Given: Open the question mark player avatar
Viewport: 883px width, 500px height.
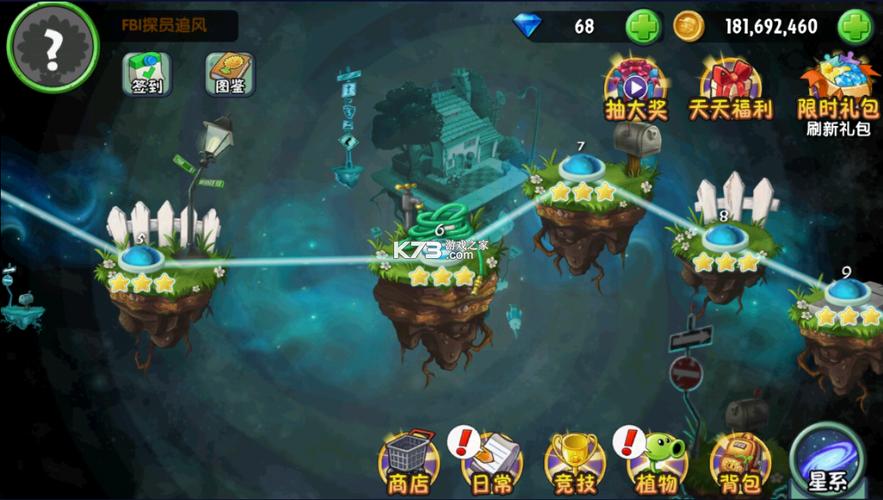Looking at the screenshot, I should pos(52,46).
